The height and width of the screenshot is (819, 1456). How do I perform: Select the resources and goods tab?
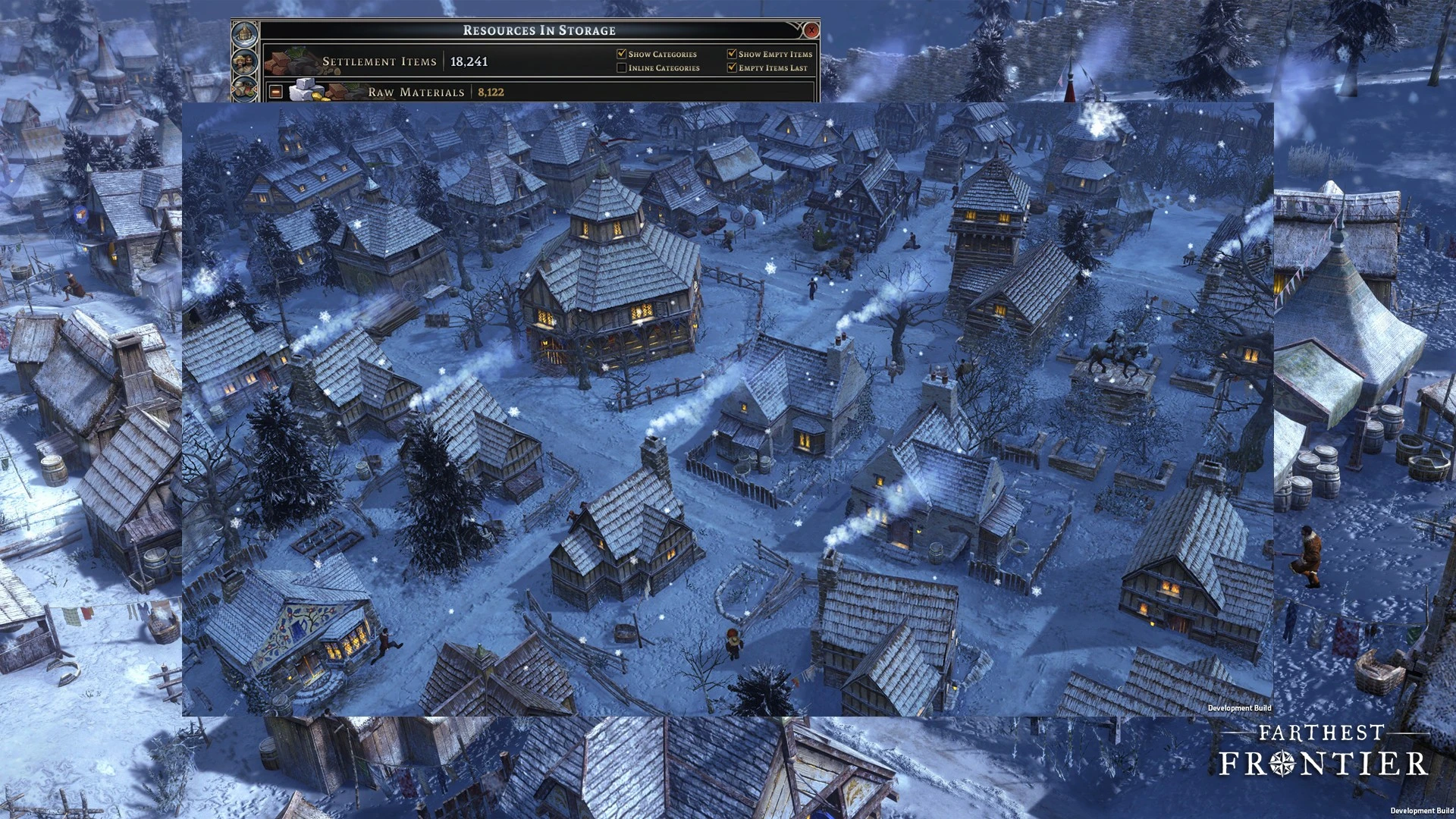point(244,88)
